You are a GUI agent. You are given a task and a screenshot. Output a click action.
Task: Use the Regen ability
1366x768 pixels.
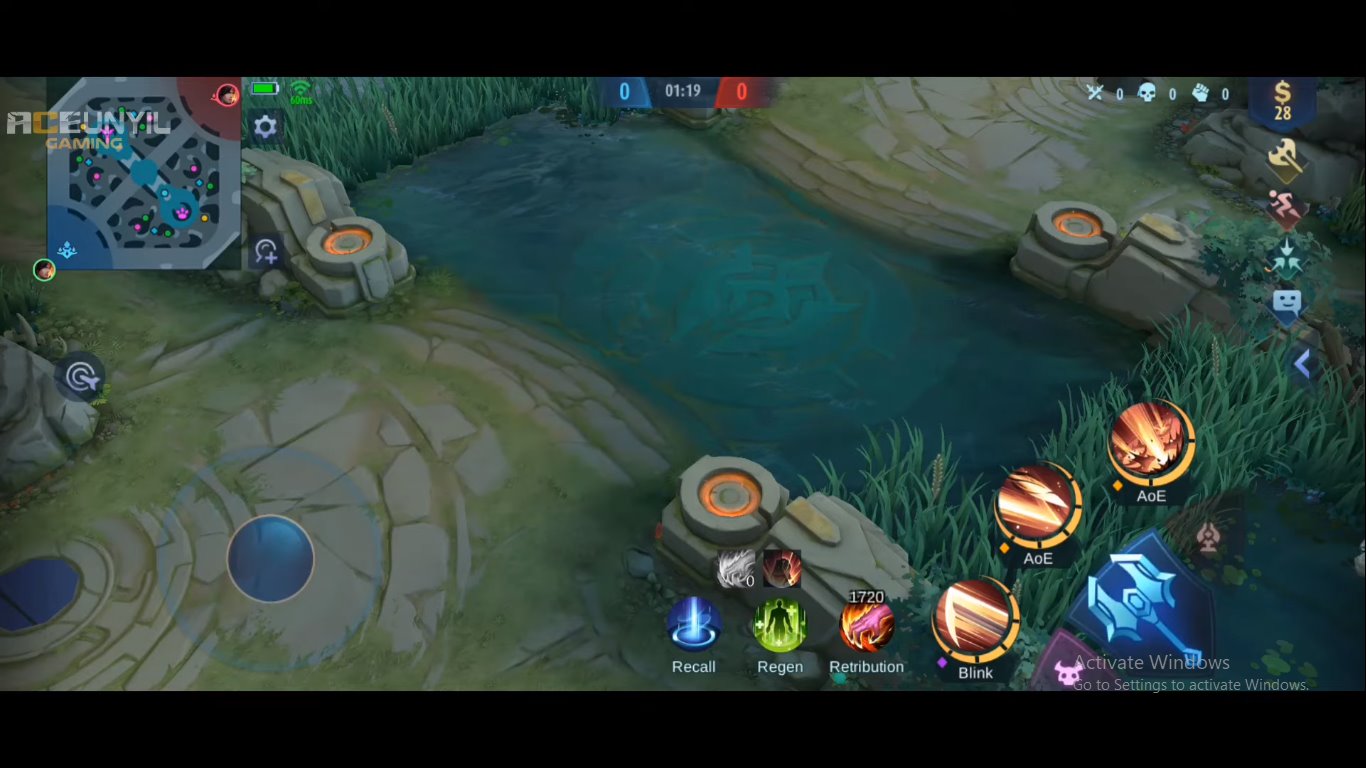pos(779,625)
